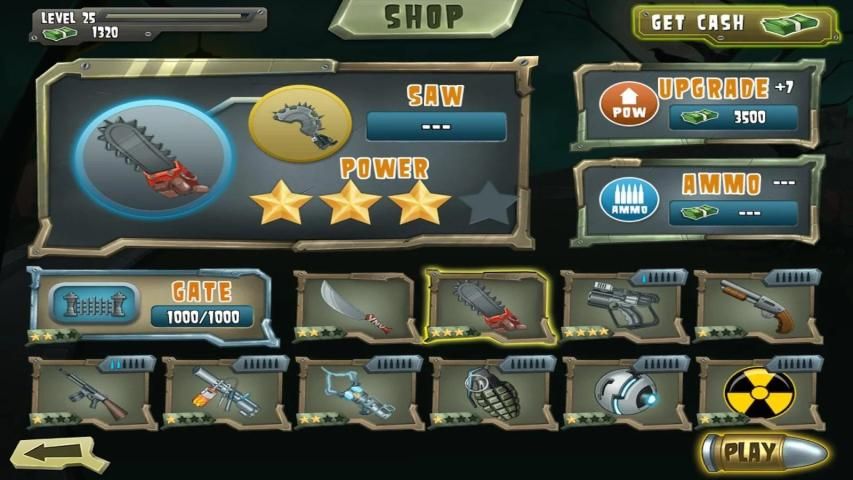The image size is (853, 480).
Task: Select the sawed-off shotgun slot
Action: [x=757, y=305]
